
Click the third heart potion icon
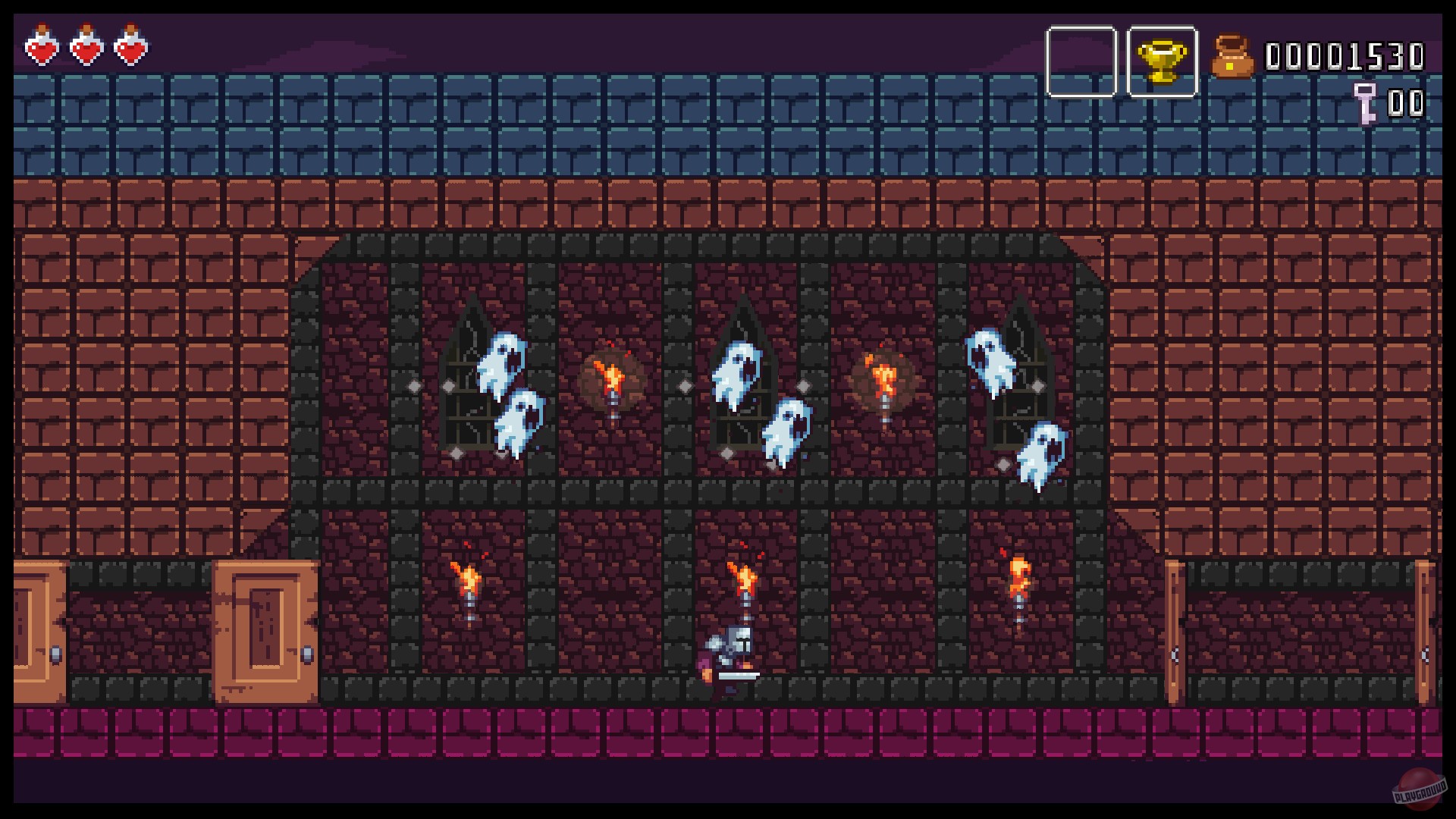coord(129,48)
